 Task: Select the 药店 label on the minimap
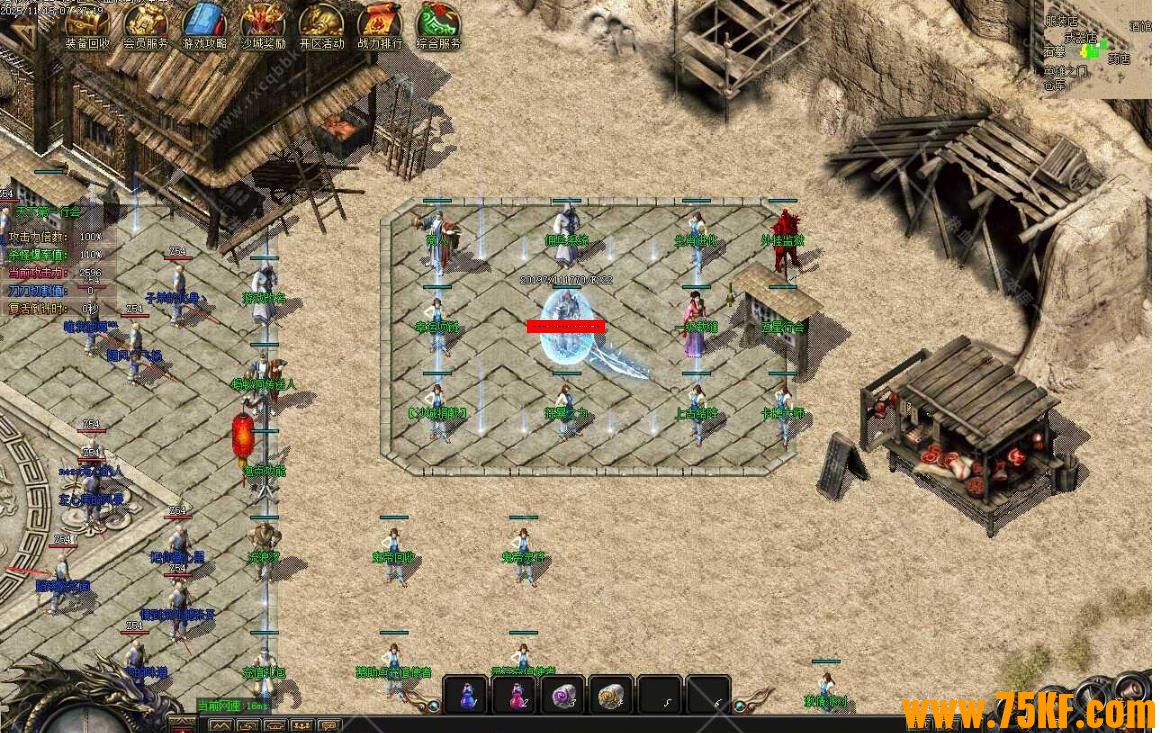click(1119, 59)
